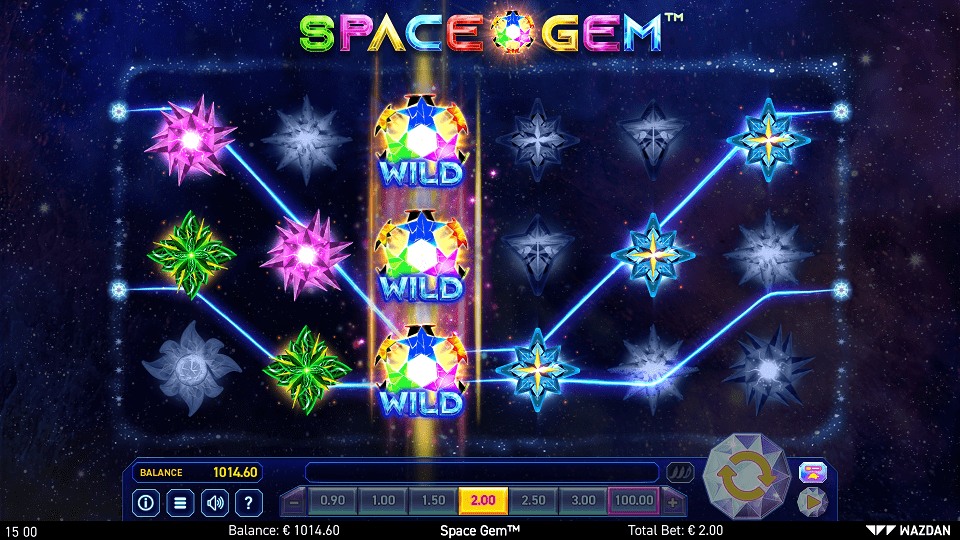Increase the bet with the plus button
Viewport: 960px width, 540px height.
pos(673,501)
